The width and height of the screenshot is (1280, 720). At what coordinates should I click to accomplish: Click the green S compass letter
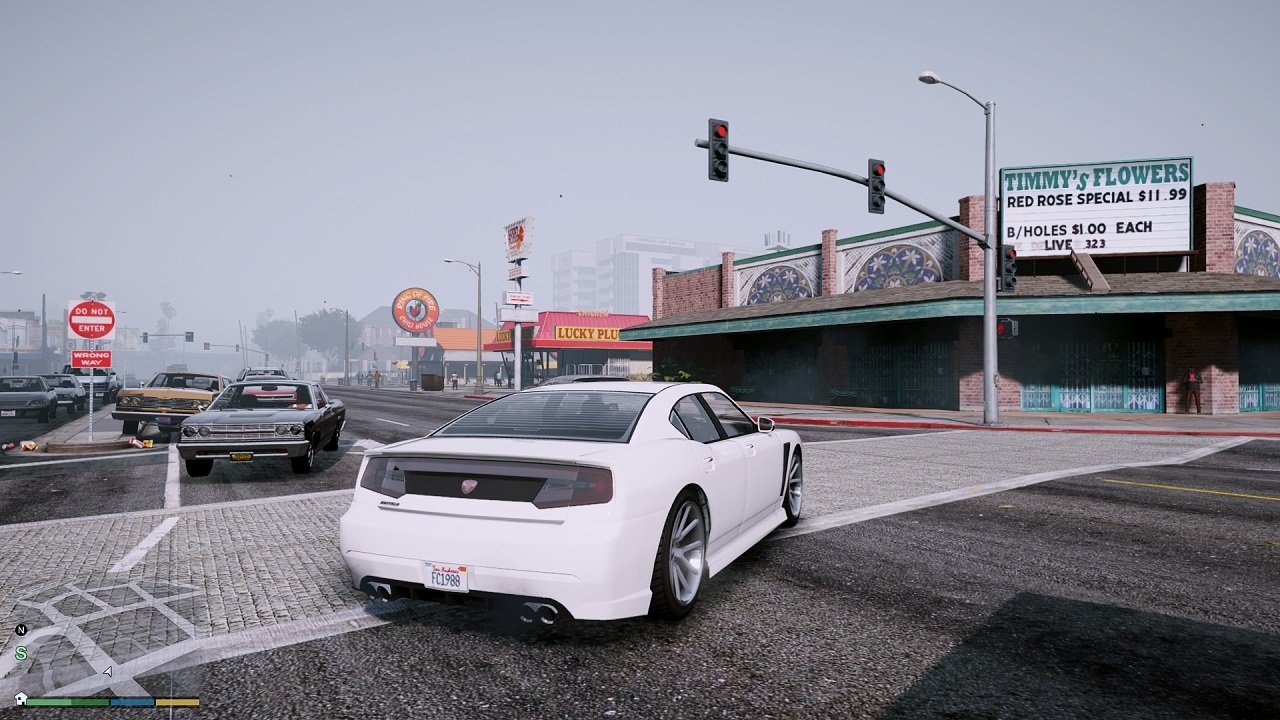tap(20, 653)
